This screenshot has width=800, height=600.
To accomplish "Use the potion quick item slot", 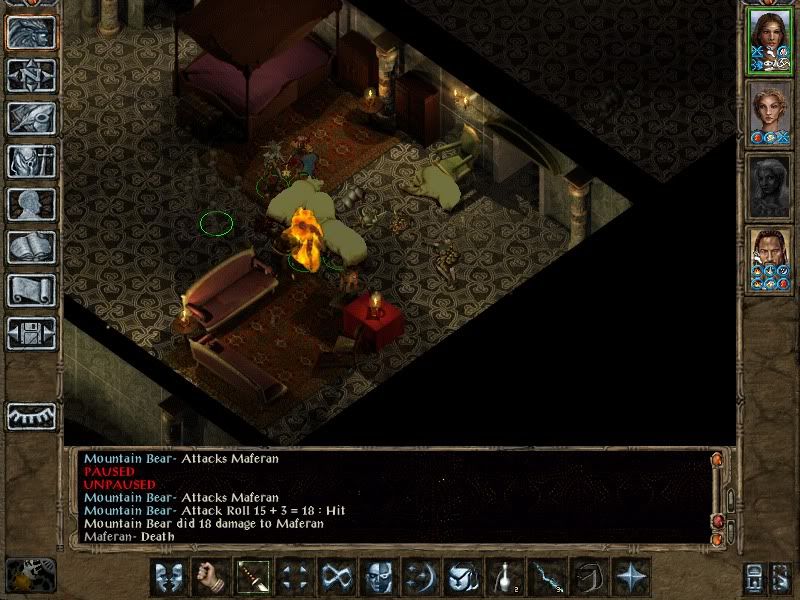I will 504,576.
